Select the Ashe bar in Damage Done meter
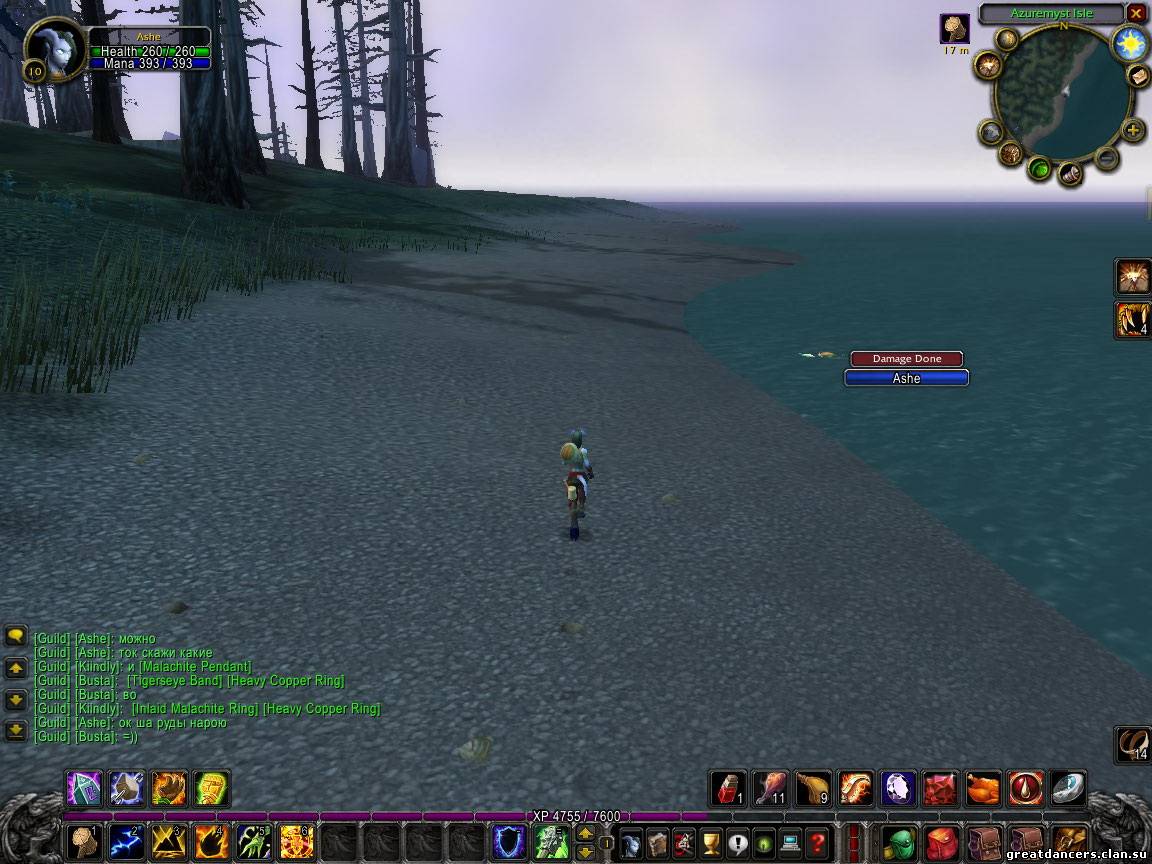1152x864 pixels. [x=906, y=378]
